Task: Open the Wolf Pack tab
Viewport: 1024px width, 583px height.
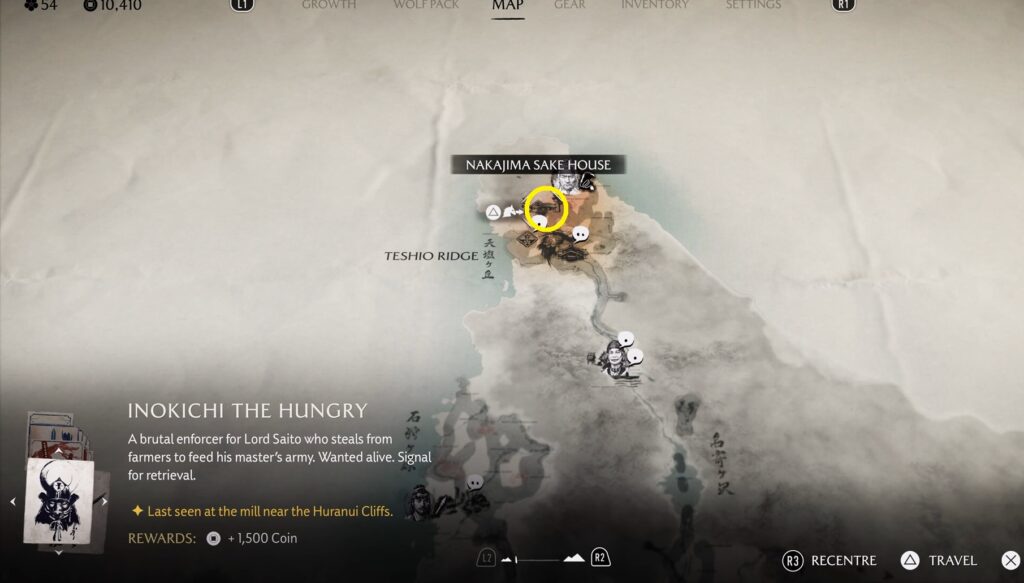Action: point(424,5)
